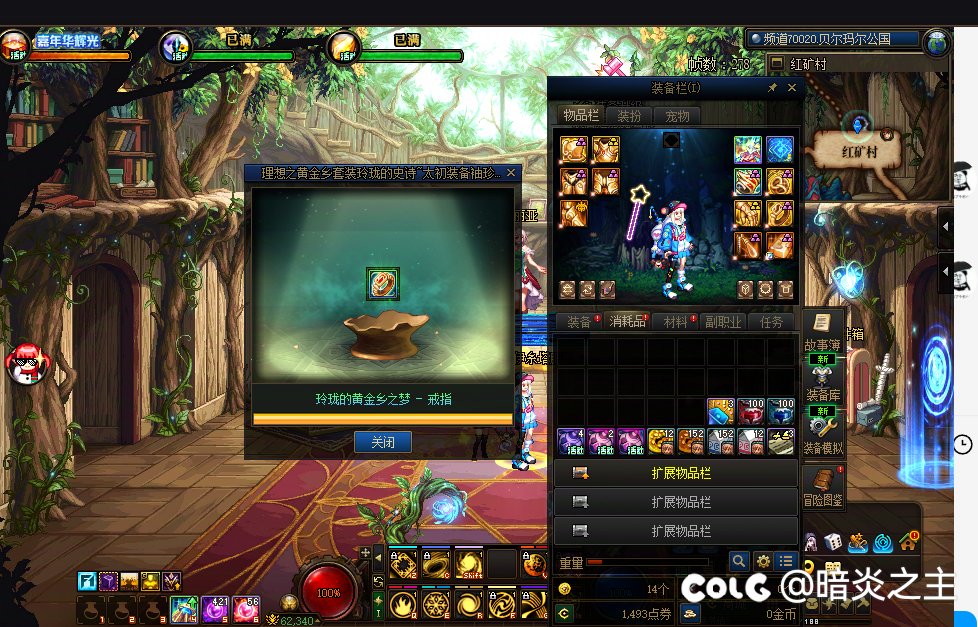
Task: Activate the flame skill on the Q slot
Action: (x=404, y=604)
